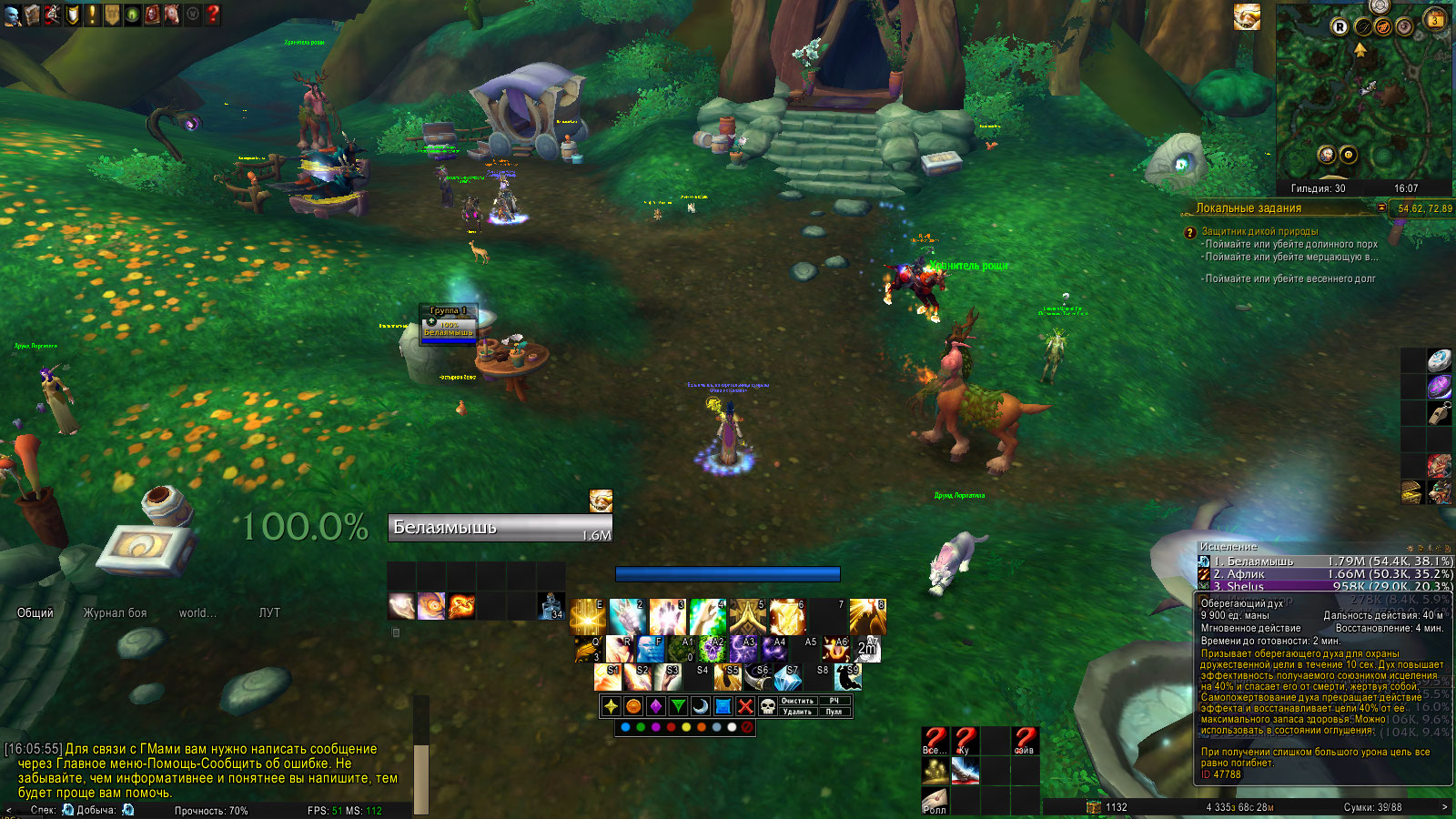The width and height of the screenshot is (1456, 819).
Task: Switch to the Журнал боя chat tab
Action: (115, 612)
